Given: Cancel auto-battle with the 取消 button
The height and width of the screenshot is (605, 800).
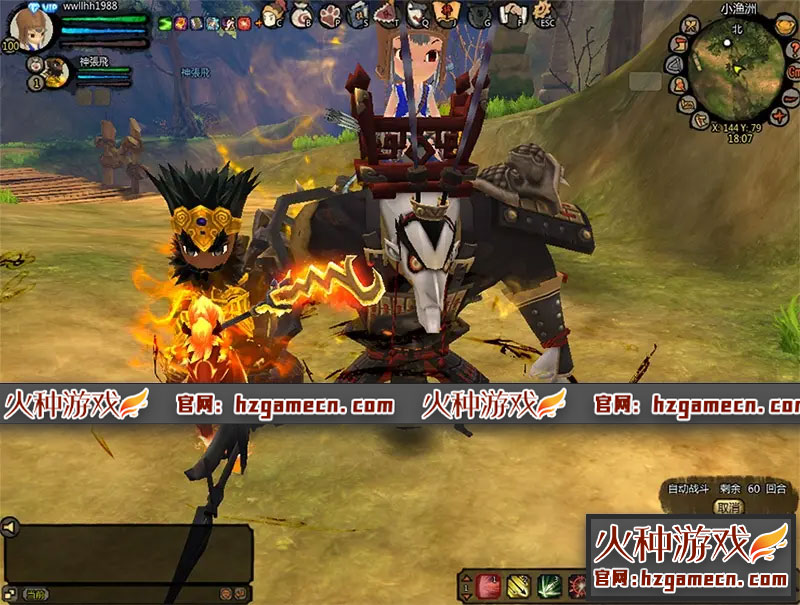Looking at the screenshot, I should tap(730, 507).
